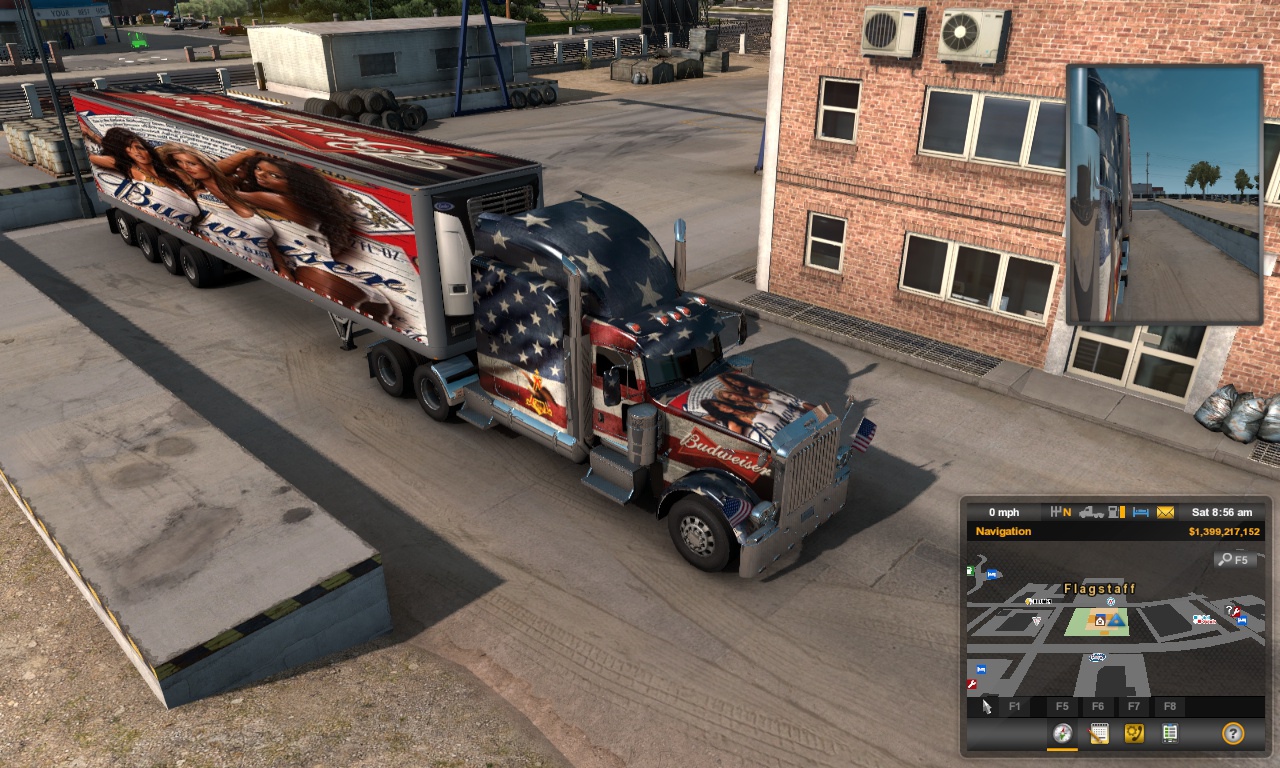This screenshot has width=1280, height=768.
Task: Open the Navigation compass tab
Action: point(1062,734)
